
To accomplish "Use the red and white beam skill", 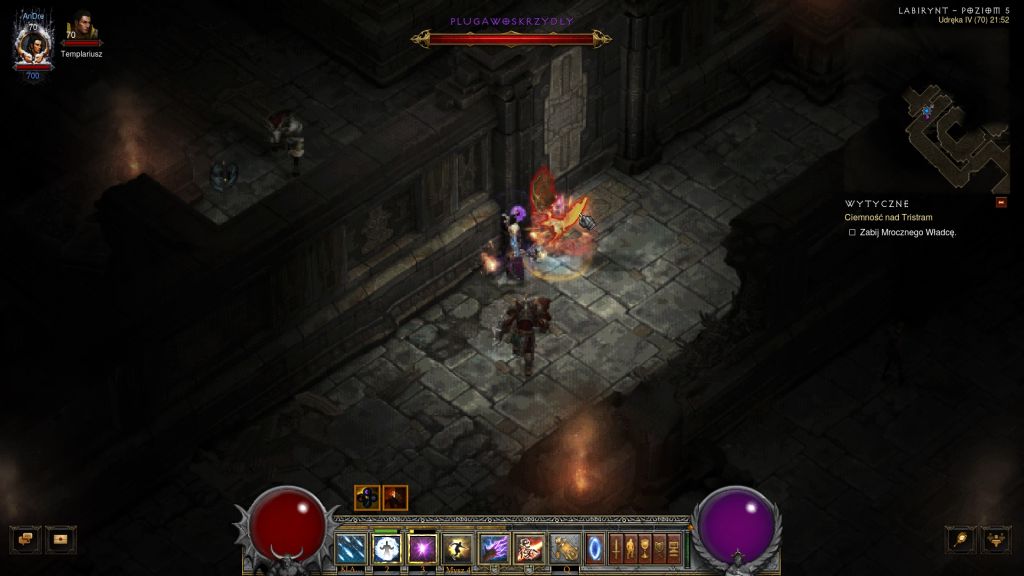I will 529,548.
